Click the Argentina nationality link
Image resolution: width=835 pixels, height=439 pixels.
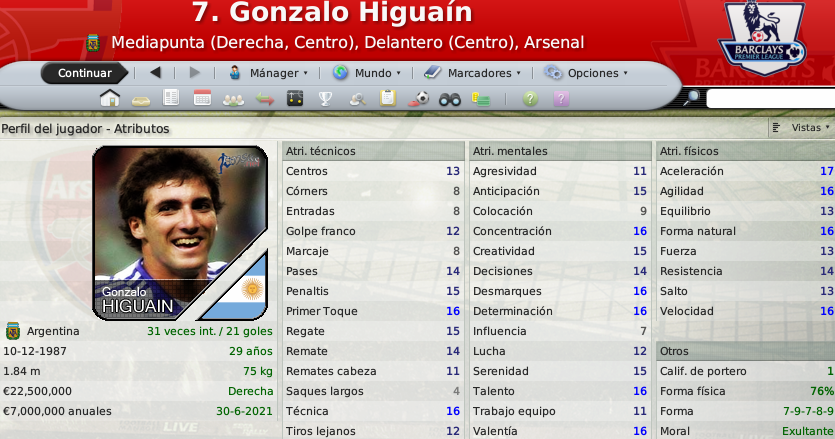click(54, 331)
